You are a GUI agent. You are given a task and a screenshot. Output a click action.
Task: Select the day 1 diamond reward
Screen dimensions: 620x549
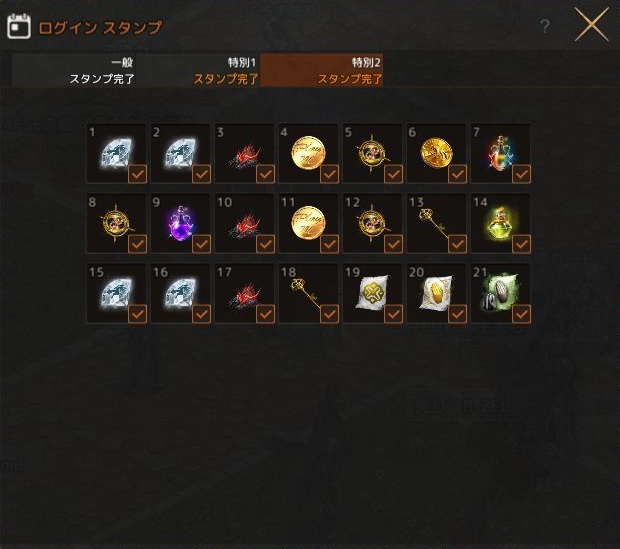tap(117, 153)
